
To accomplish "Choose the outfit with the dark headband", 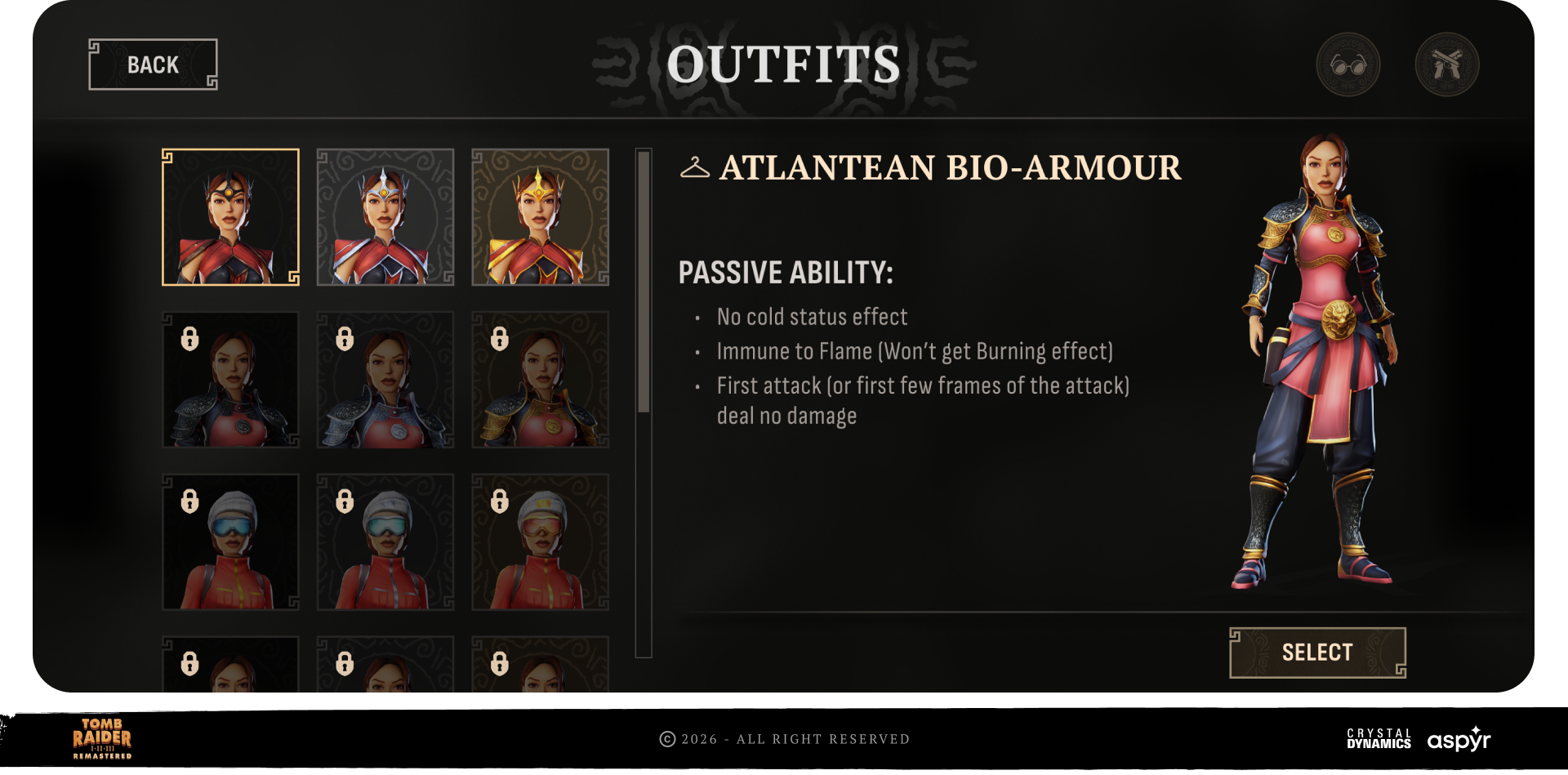I will [x=230, y=217].
